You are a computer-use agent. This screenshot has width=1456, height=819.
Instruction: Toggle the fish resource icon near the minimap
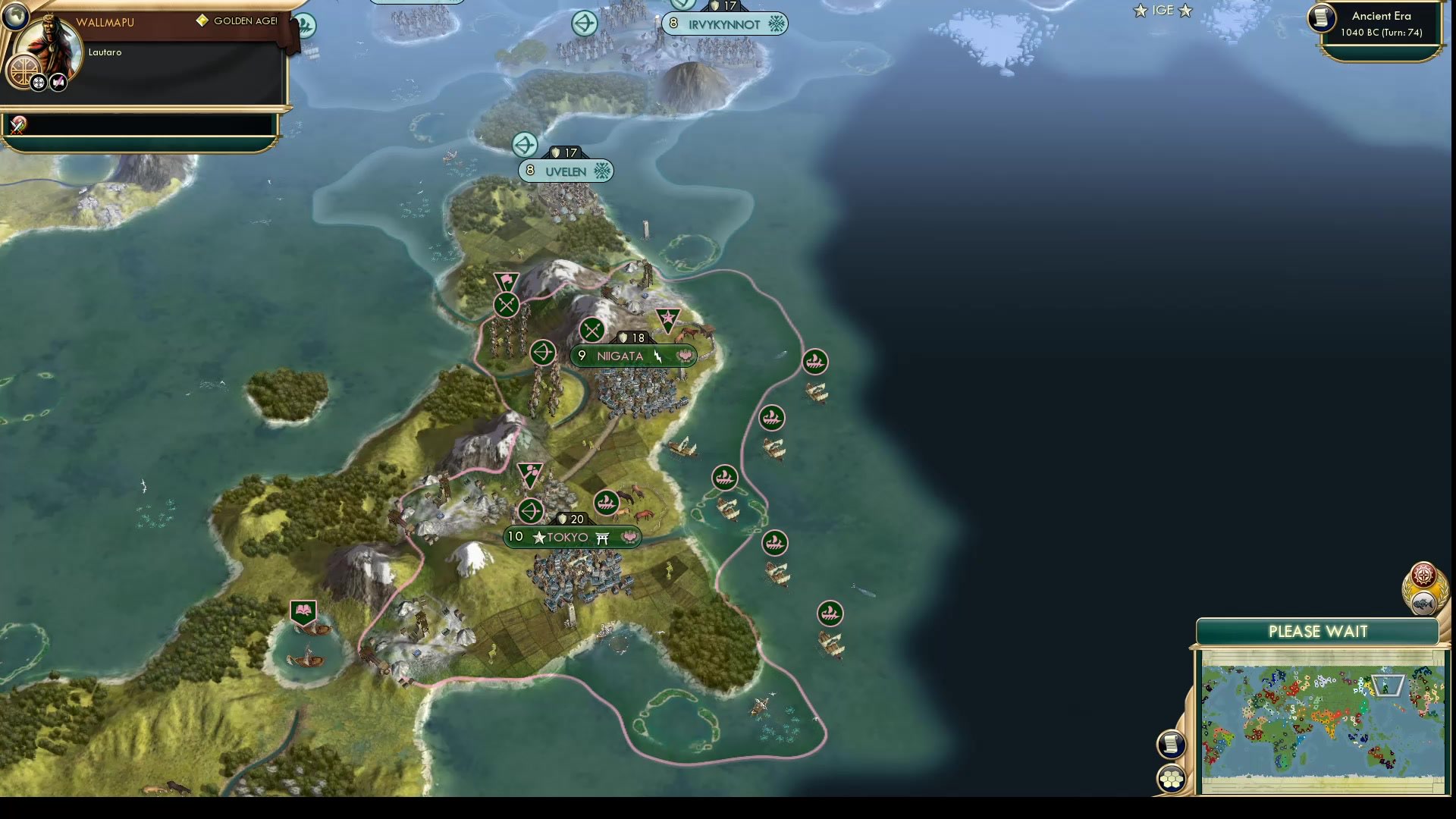[x=1423, y=604]
